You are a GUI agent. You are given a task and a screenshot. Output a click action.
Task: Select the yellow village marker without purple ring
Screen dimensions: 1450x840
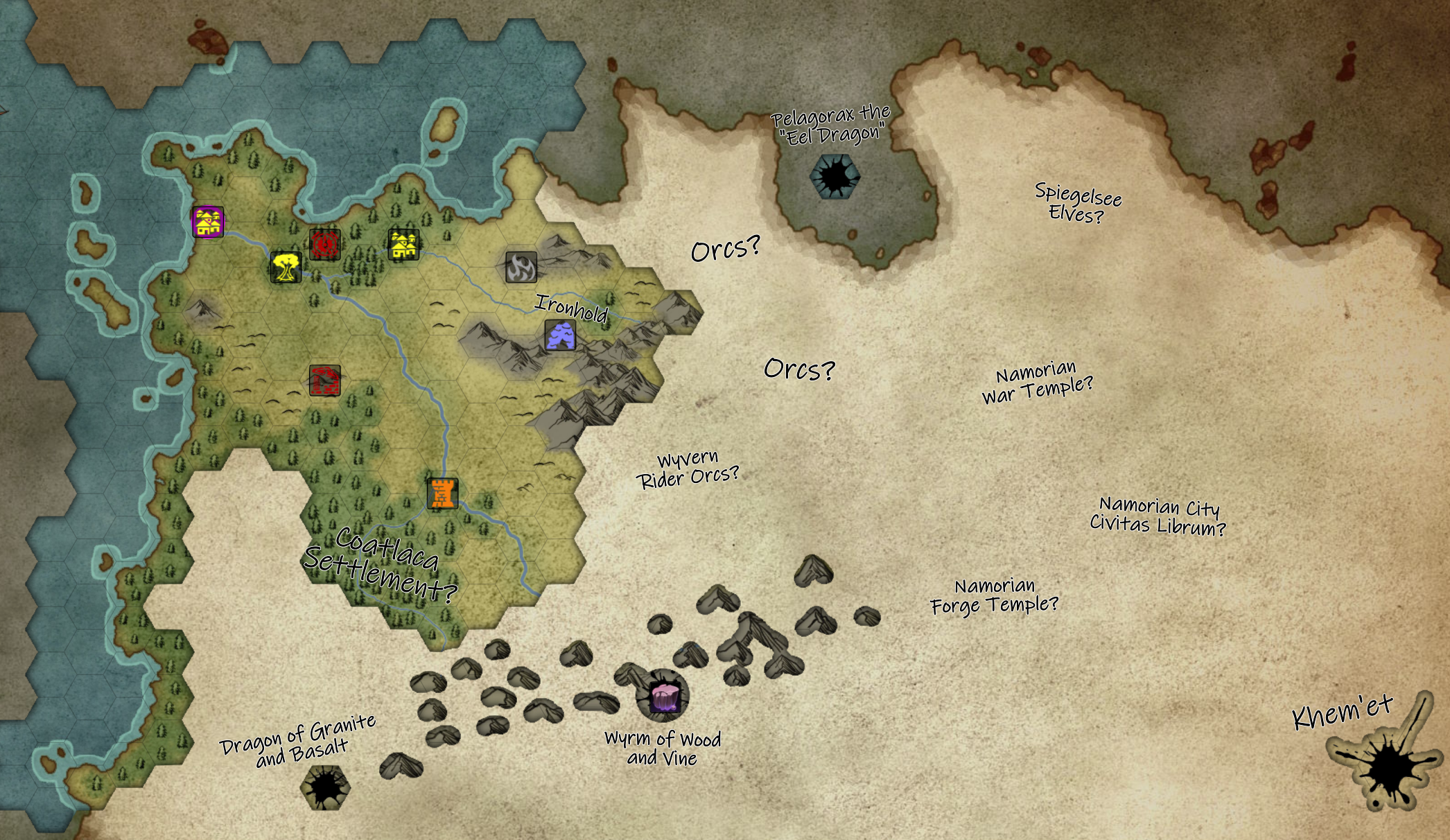pyautogui.click(x=403, y=245)
